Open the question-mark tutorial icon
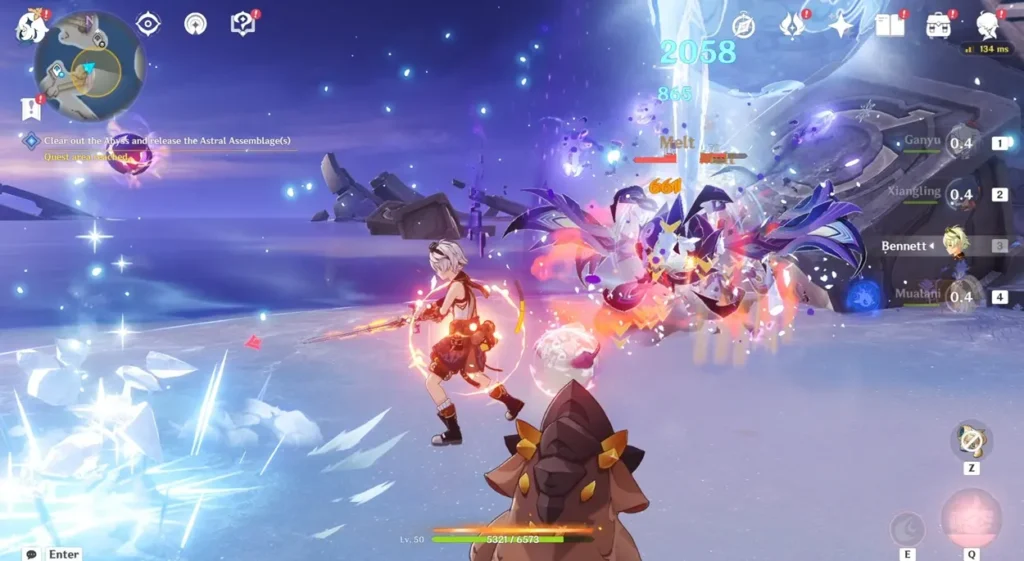 [x=243, y=23]
